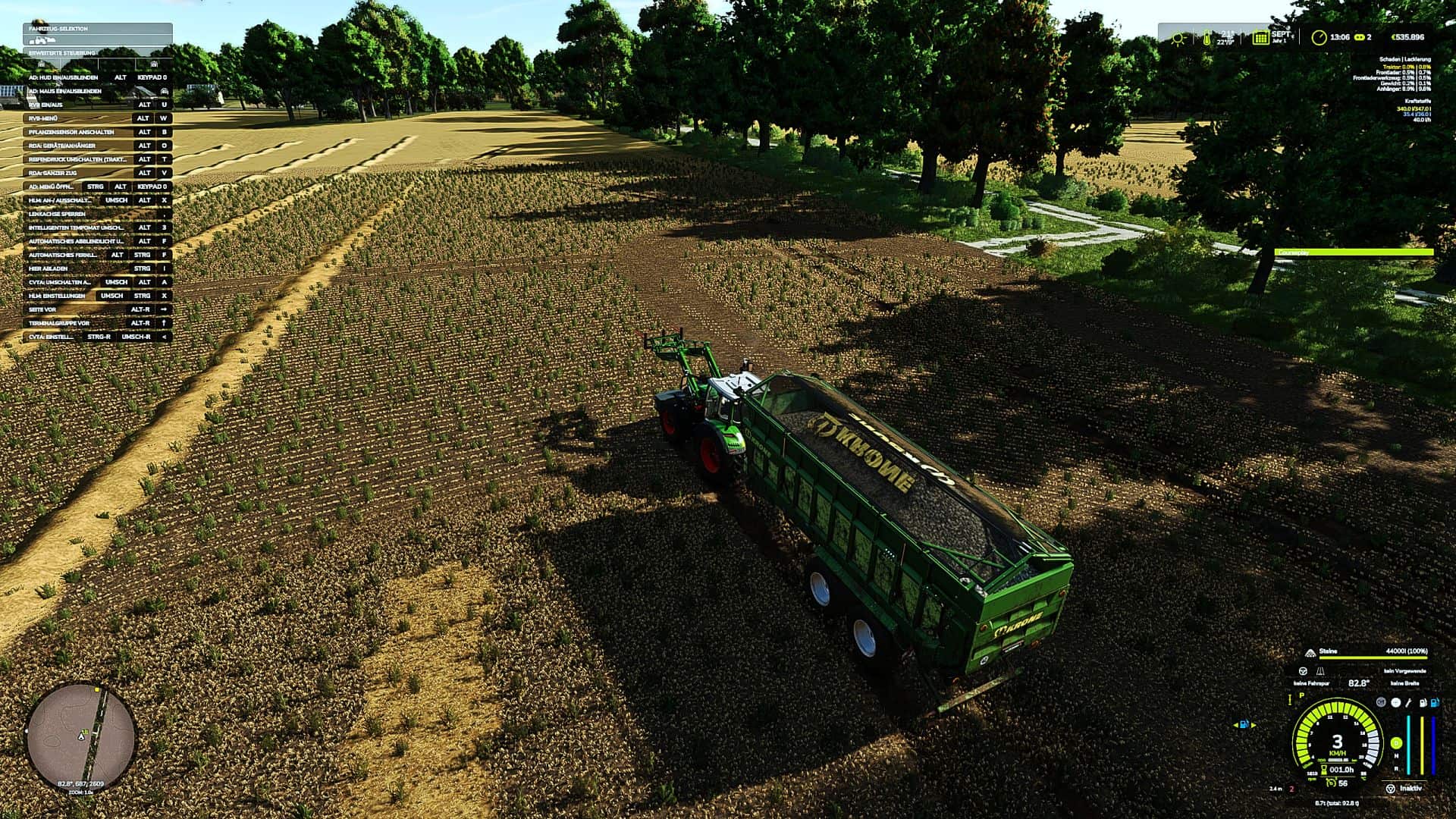Expand 'ERWEITERTE STEUERUNG' section

click(61, 52)
